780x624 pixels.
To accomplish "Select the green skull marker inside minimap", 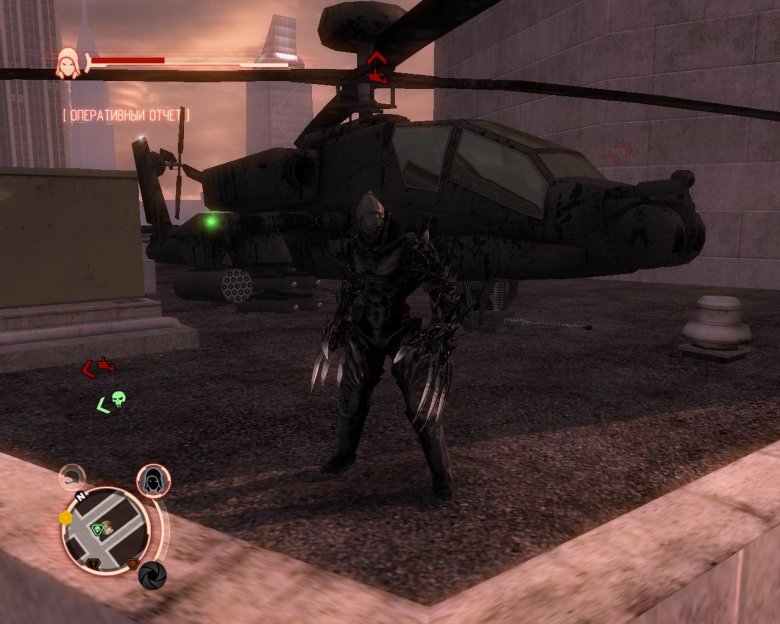I will pos(98,528).
